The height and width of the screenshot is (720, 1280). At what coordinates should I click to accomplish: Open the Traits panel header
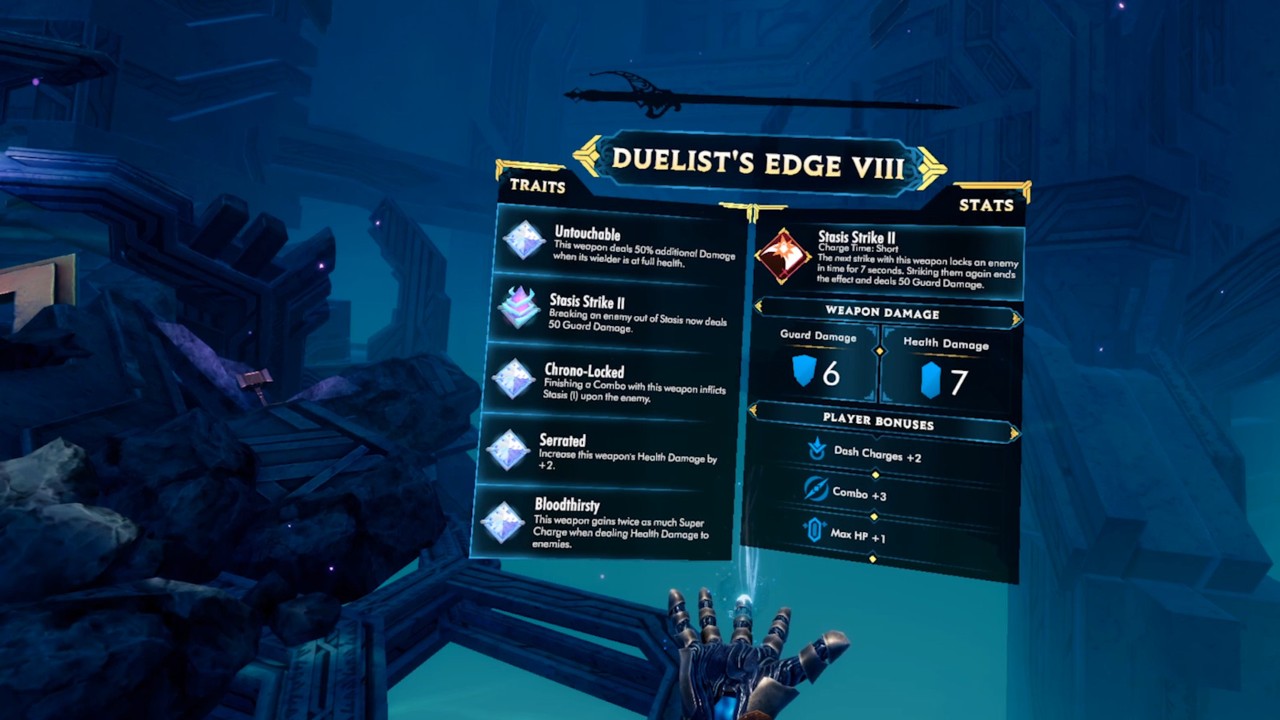(x=538, y=186)
